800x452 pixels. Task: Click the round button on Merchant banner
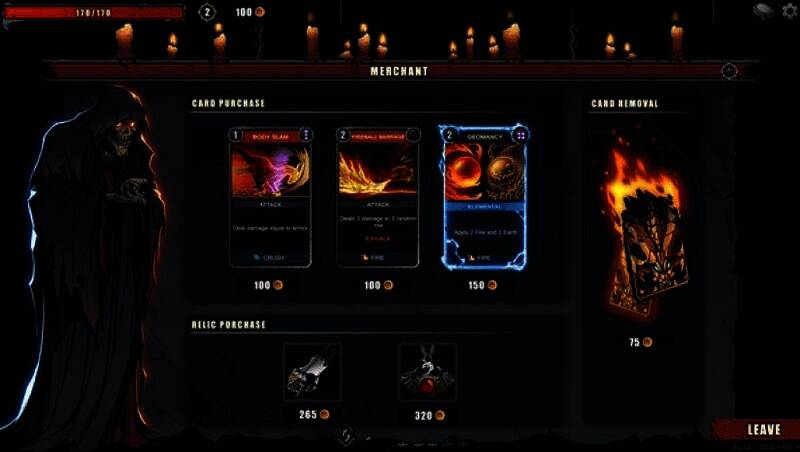point(729,71)
